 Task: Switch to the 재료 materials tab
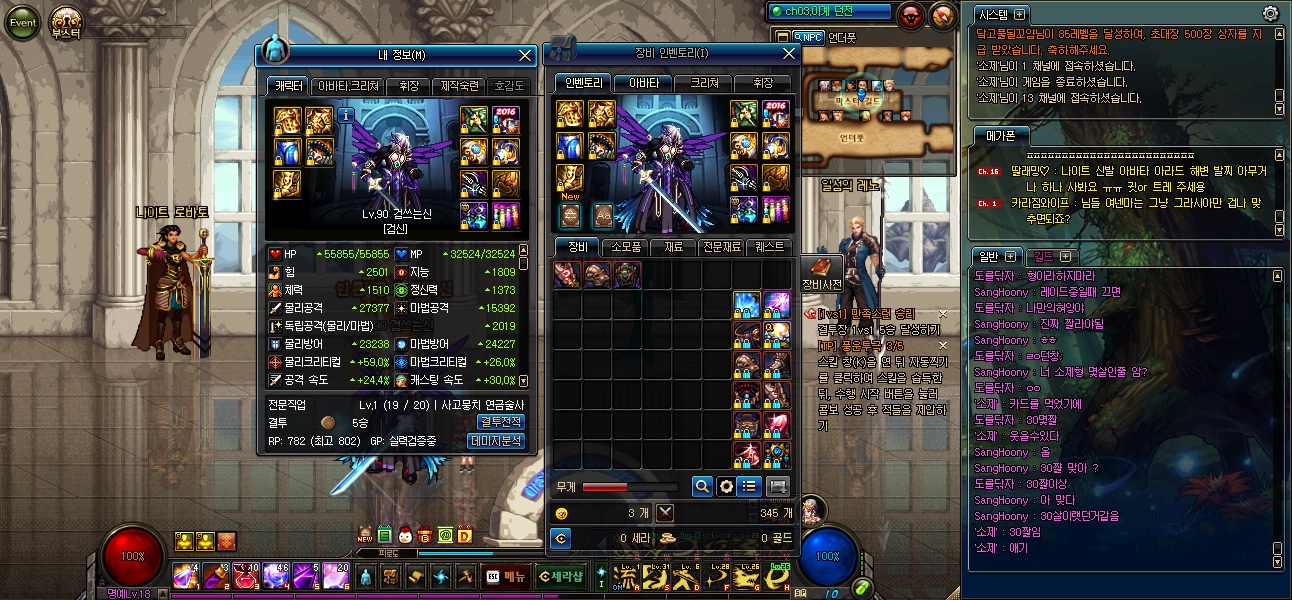[672, 246]
